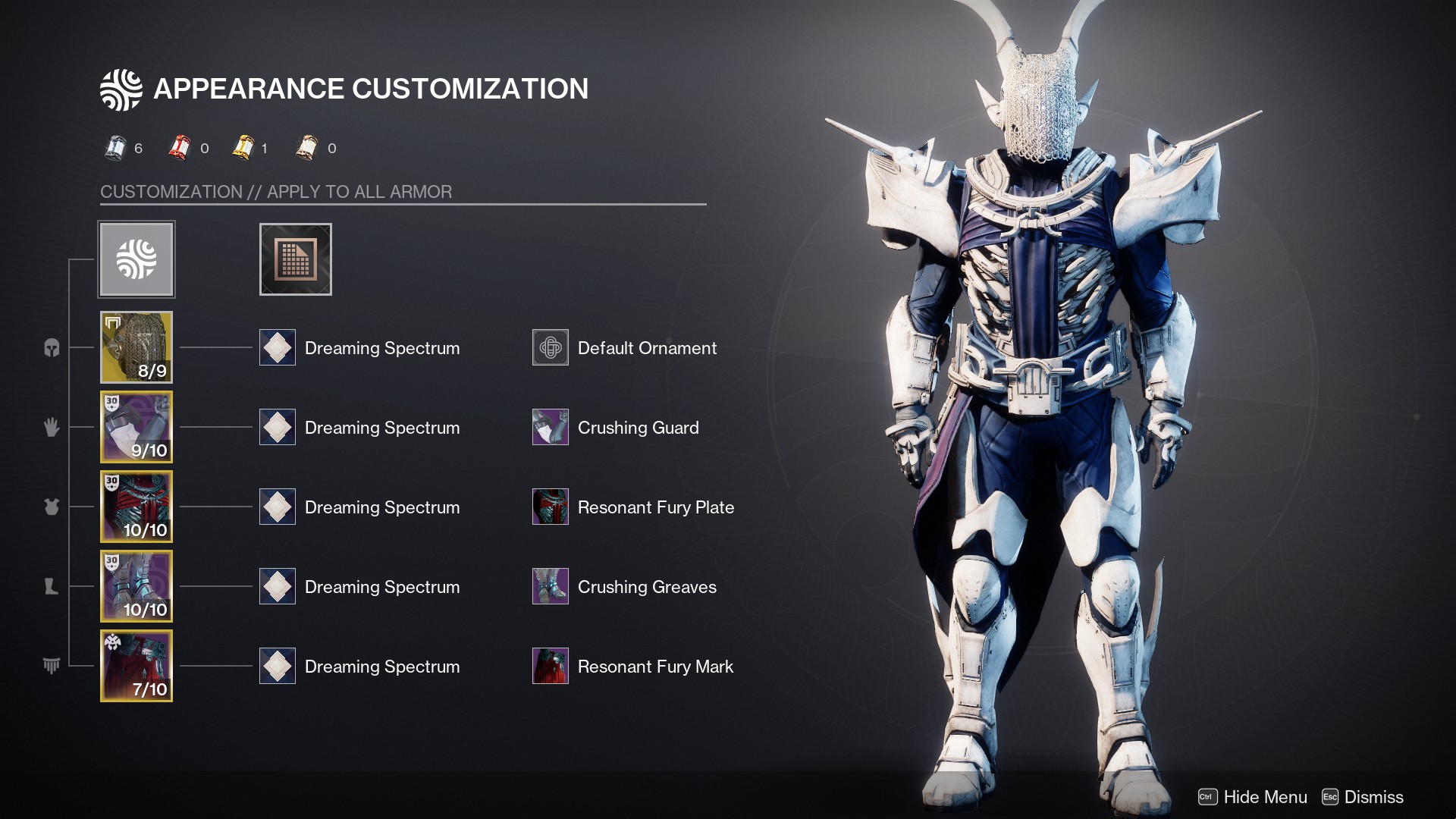Select the leg armor slot icon

(50, 585)
